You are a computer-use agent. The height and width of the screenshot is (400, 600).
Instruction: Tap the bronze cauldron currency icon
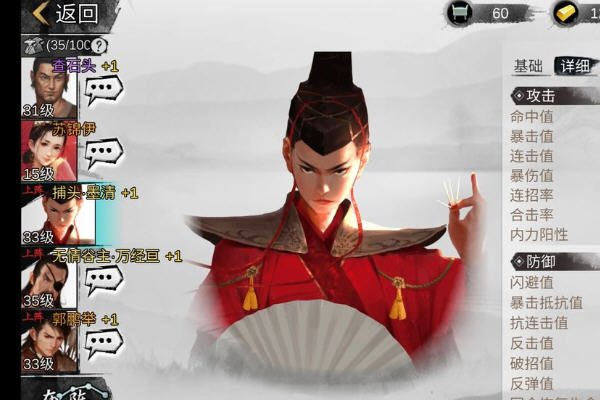[462, 13]
